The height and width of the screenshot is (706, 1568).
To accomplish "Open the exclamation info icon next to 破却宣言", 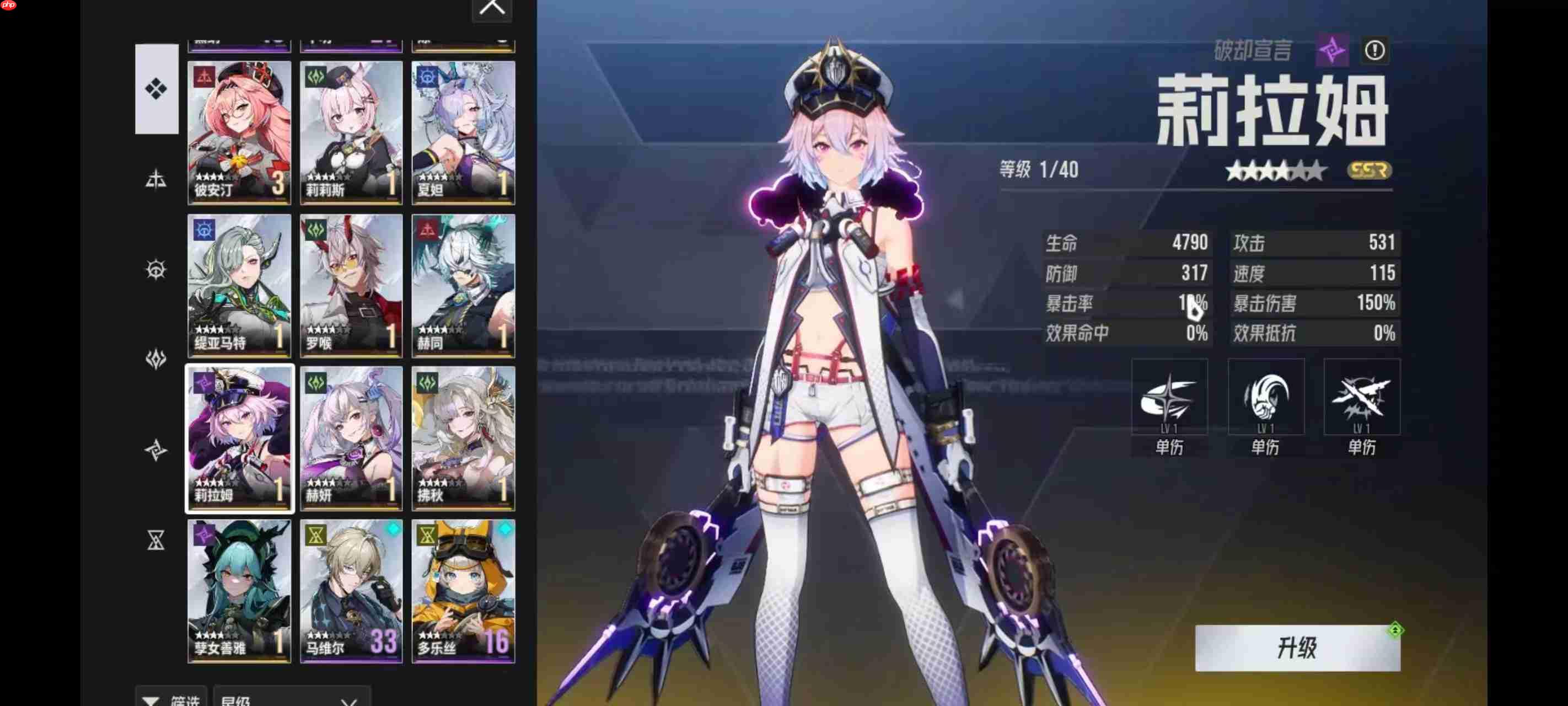I will point(1375,51).
